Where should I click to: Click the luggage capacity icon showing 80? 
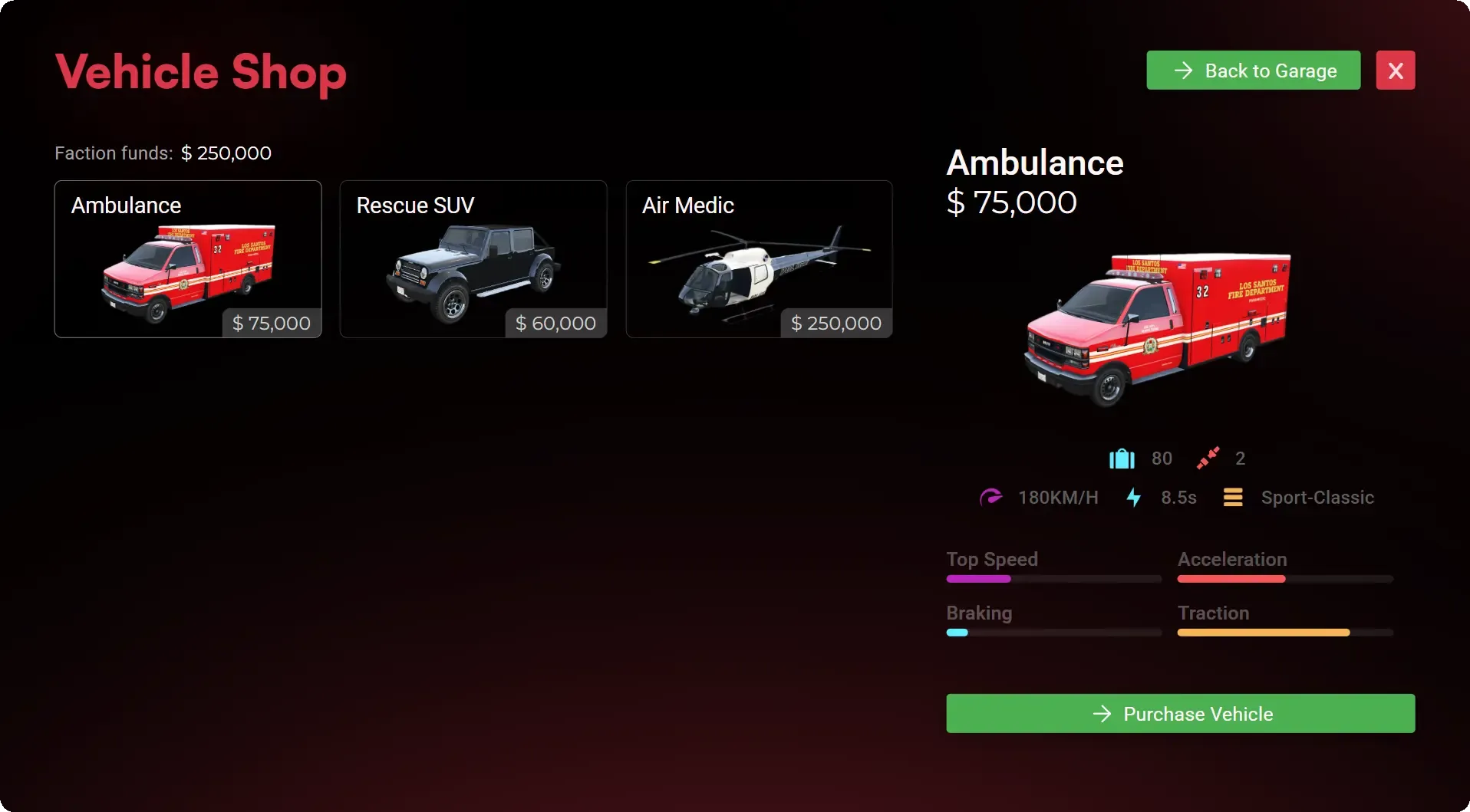(x=1121, y=458)
